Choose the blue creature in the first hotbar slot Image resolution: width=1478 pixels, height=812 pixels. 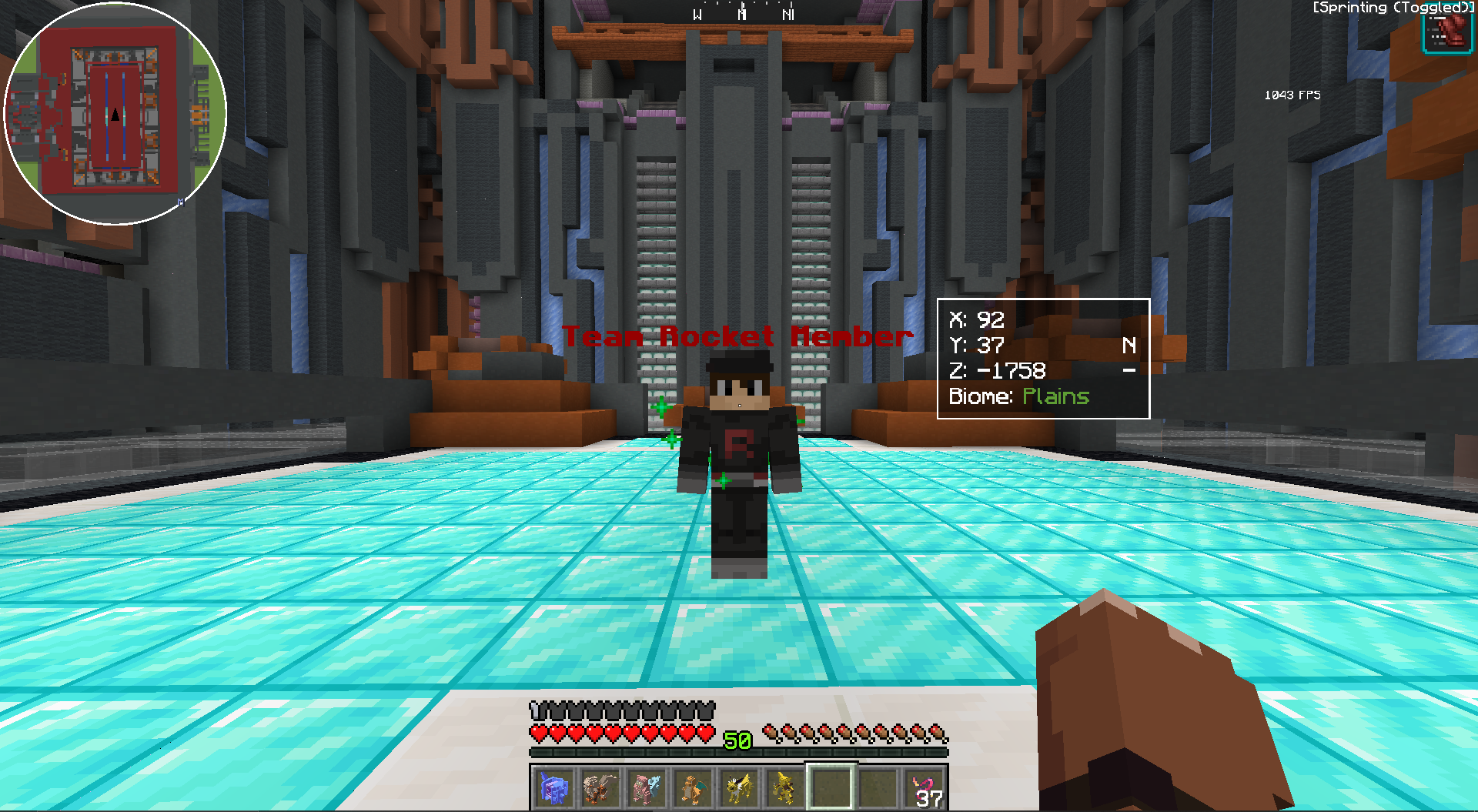click(553, 788)
